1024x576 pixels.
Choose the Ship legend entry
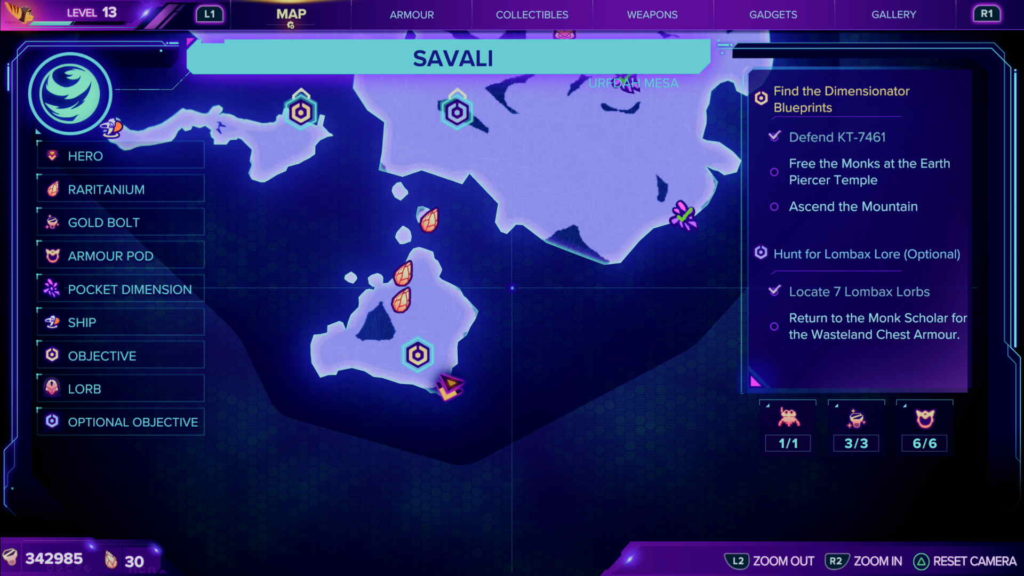point(120,322)
